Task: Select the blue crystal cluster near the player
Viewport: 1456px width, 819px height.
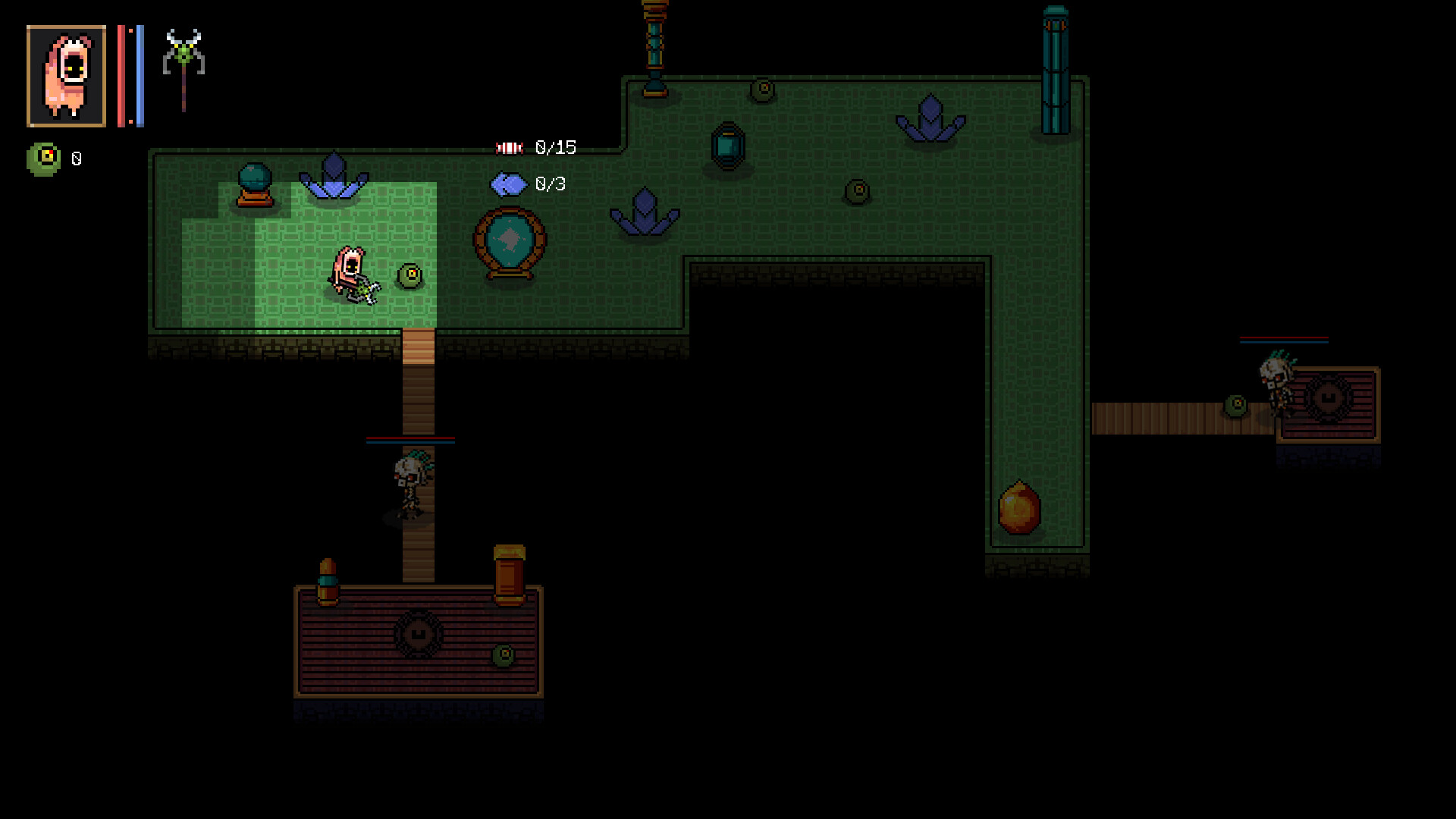Action: (x=332, y=174)
